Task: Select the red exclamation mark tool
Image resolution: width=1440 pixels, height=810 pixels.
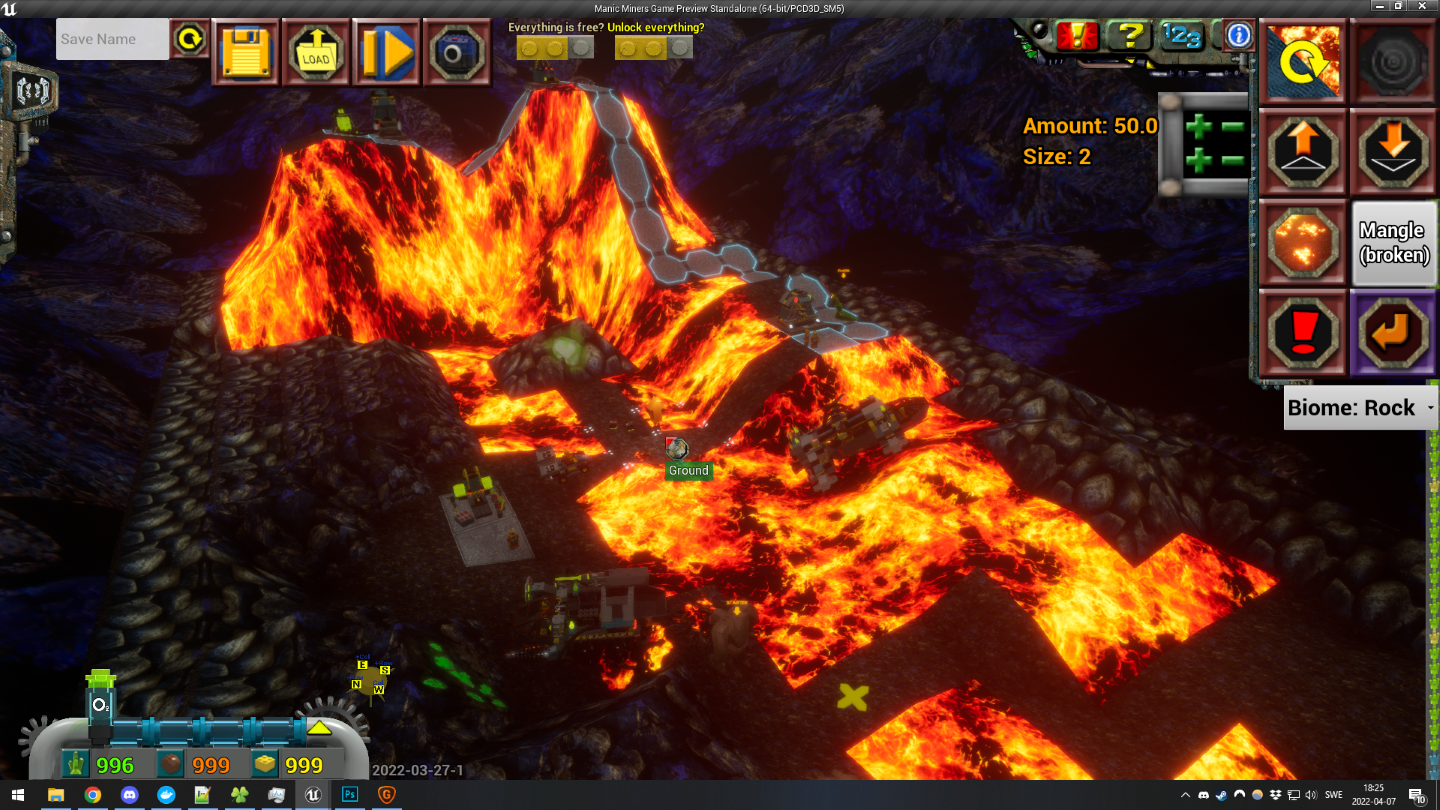Action: (1302, 334)
